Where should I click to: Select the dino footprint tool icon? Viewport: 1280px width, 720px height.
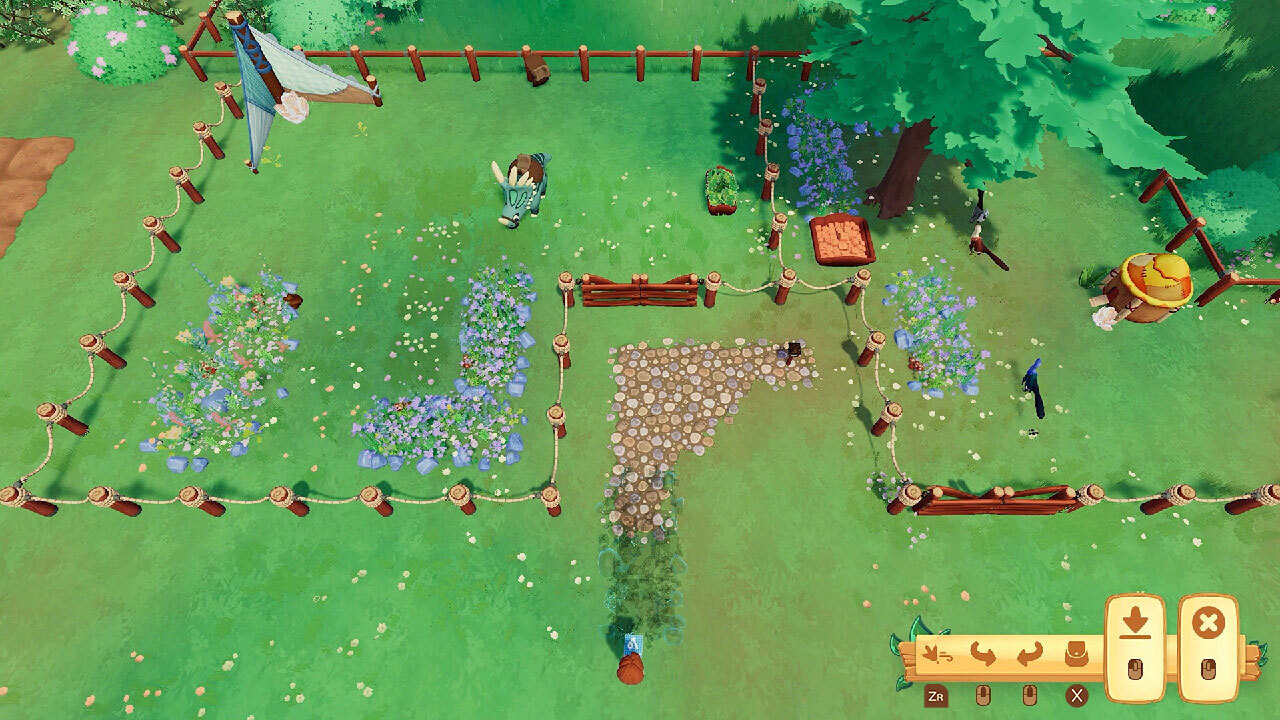click(936, 652)
